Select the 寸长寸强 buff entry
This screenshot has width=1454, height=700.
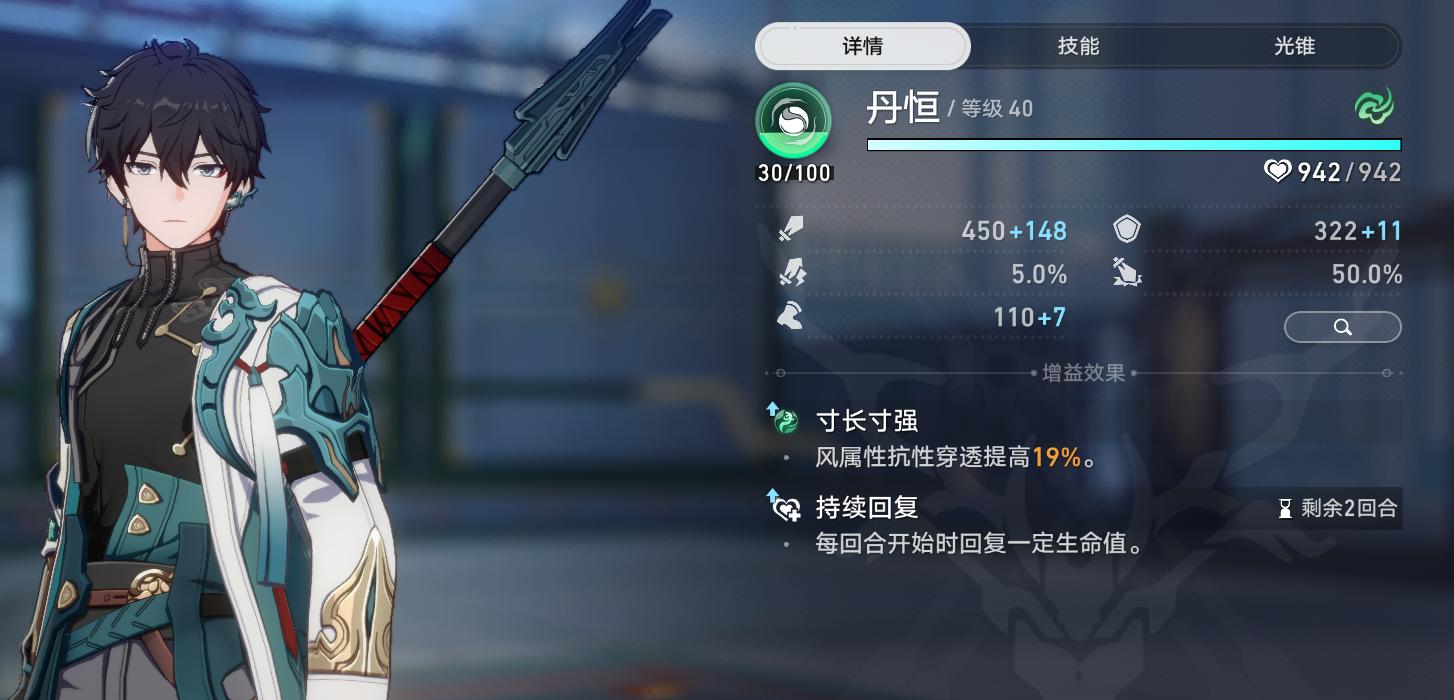[867, 420]
